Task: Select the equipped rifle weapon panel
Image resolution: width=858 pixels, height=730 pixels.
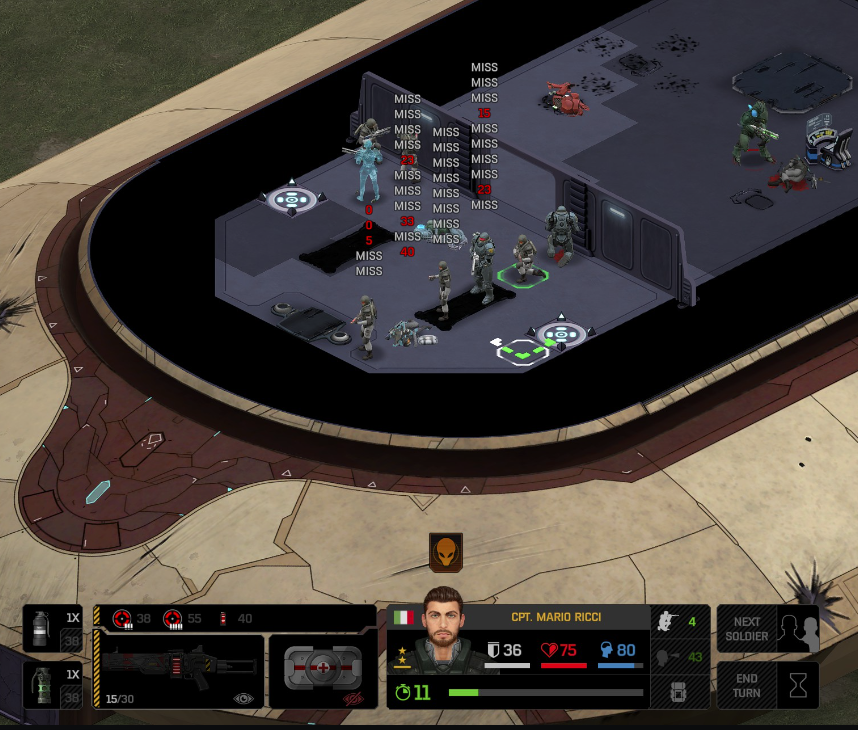Action: click(180, 671)
